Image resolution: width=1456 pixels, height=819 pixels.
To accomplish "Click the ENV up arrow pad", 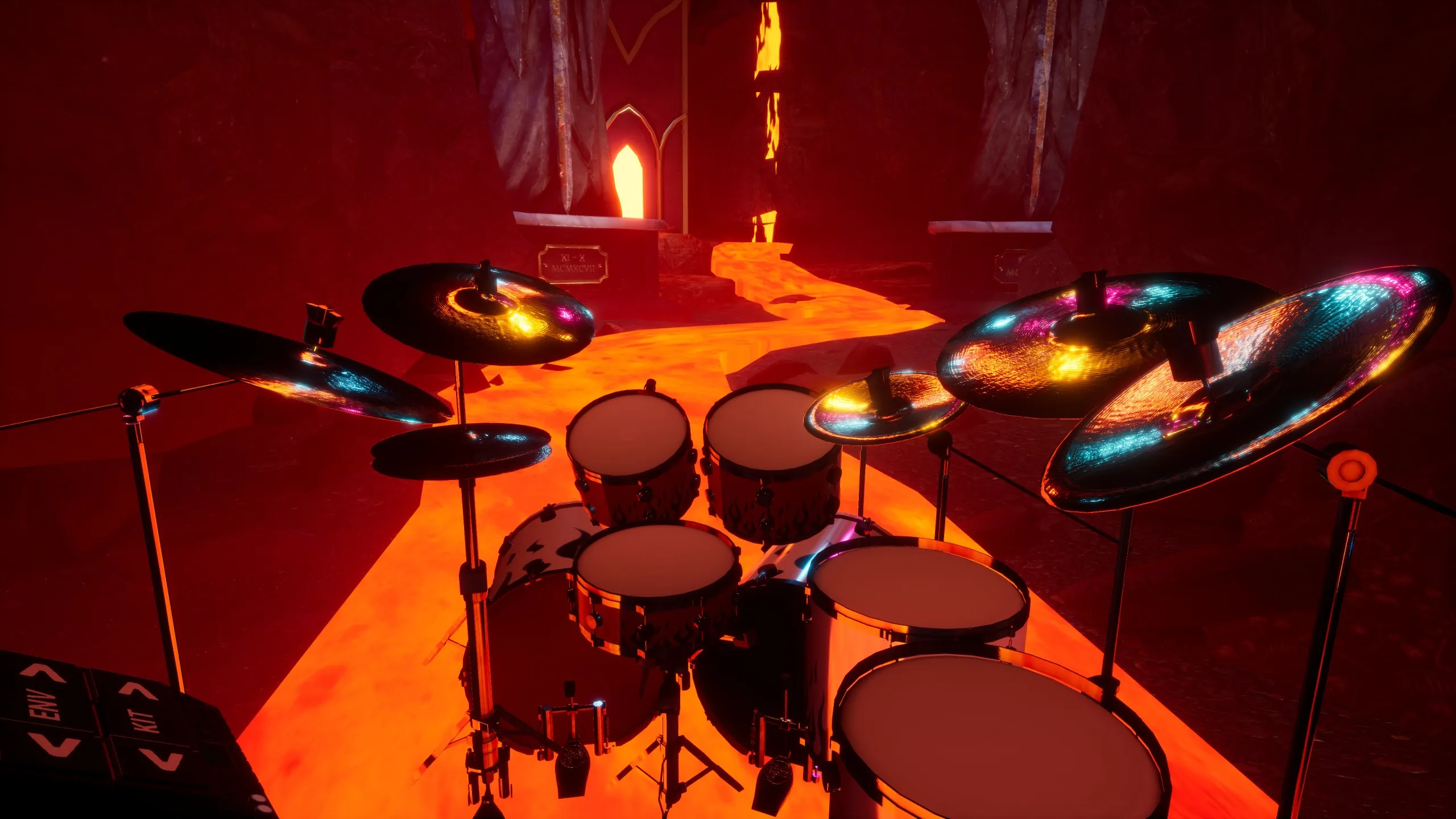I will 44,674.
